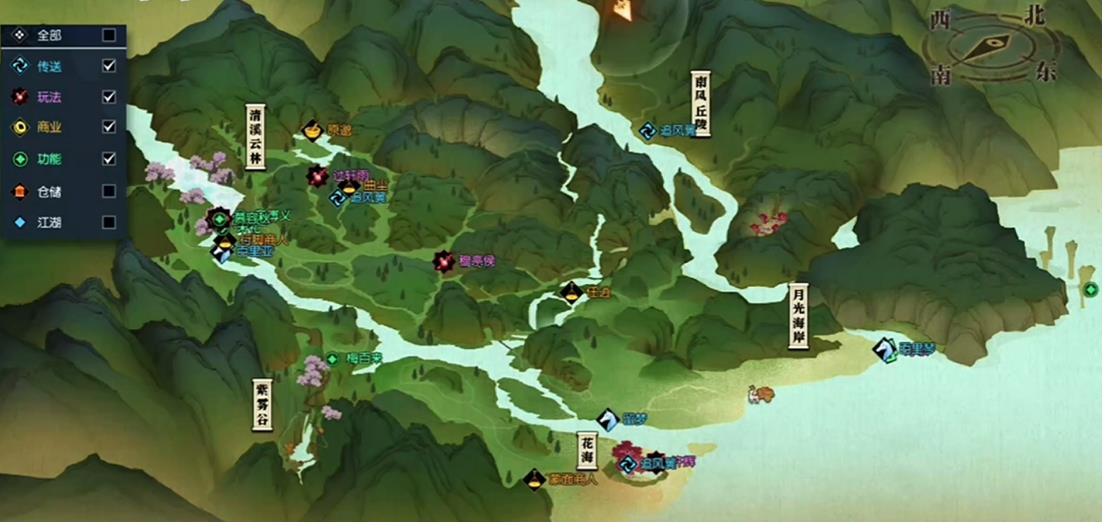Viewport: 1102px width, 522px height.
Task: Select the horse marker north of 花海
Action: pyautogui.click(x=608, y=419)
